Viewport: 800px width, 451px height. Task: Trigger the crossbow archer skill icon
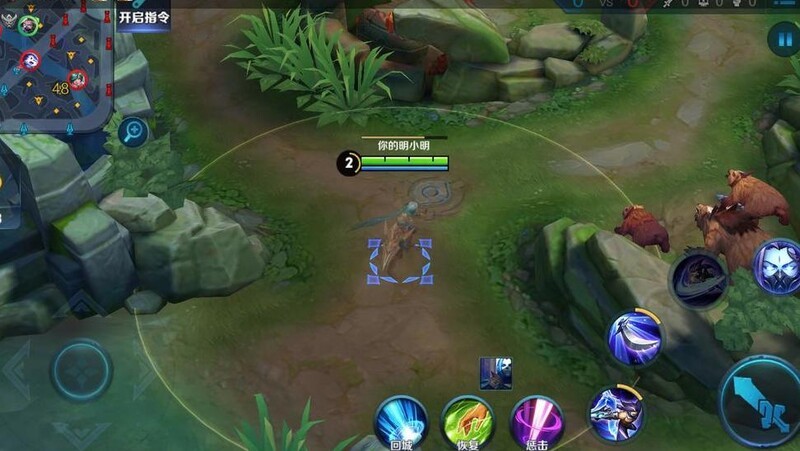[615, 412]
